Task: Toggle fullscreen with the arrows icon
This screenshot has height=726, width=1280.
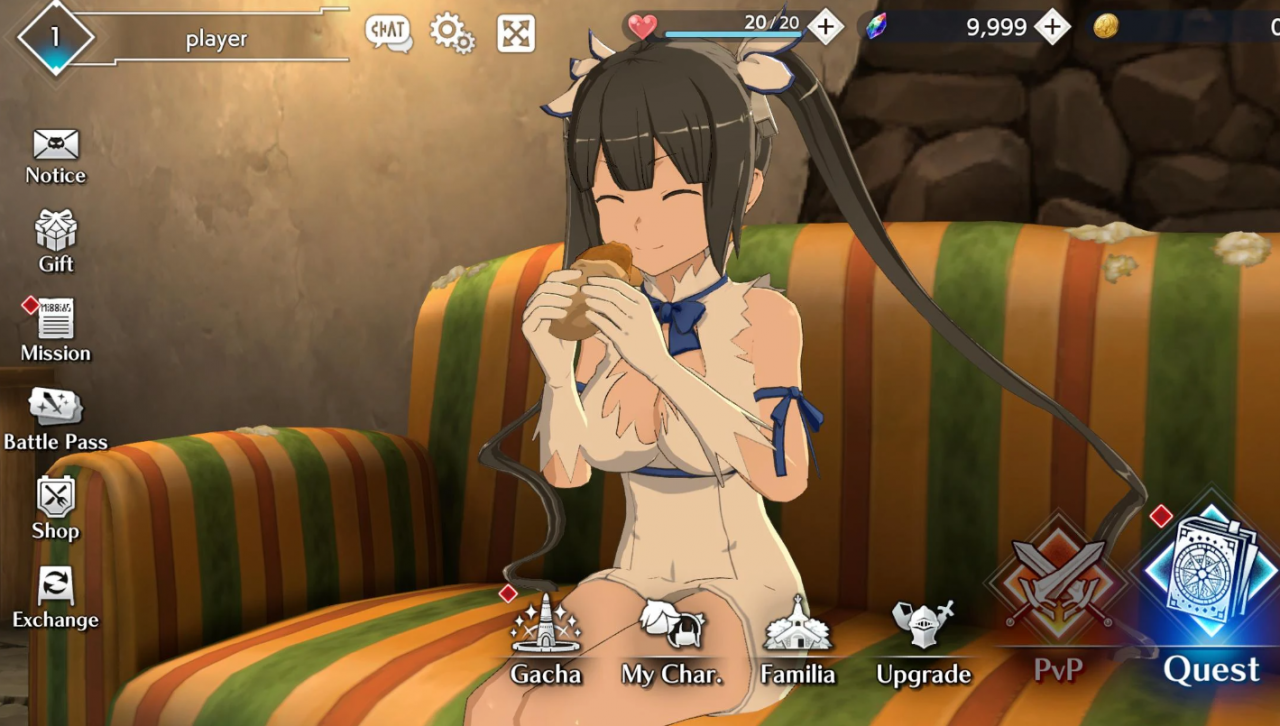Action: point(516,33)
